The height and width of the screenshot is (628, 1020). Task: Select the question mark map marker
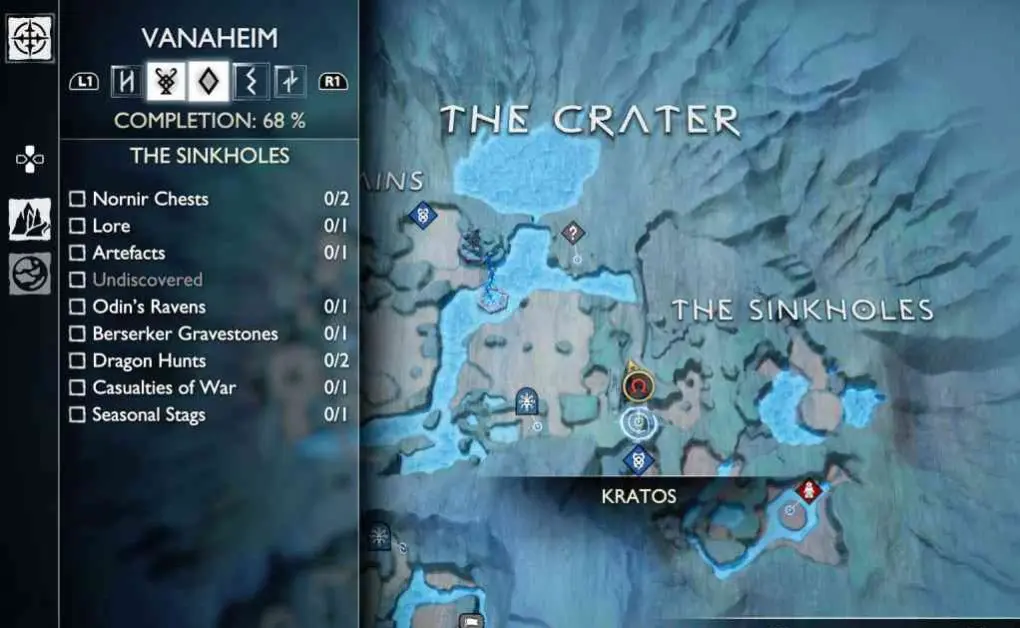coord(572,233)
